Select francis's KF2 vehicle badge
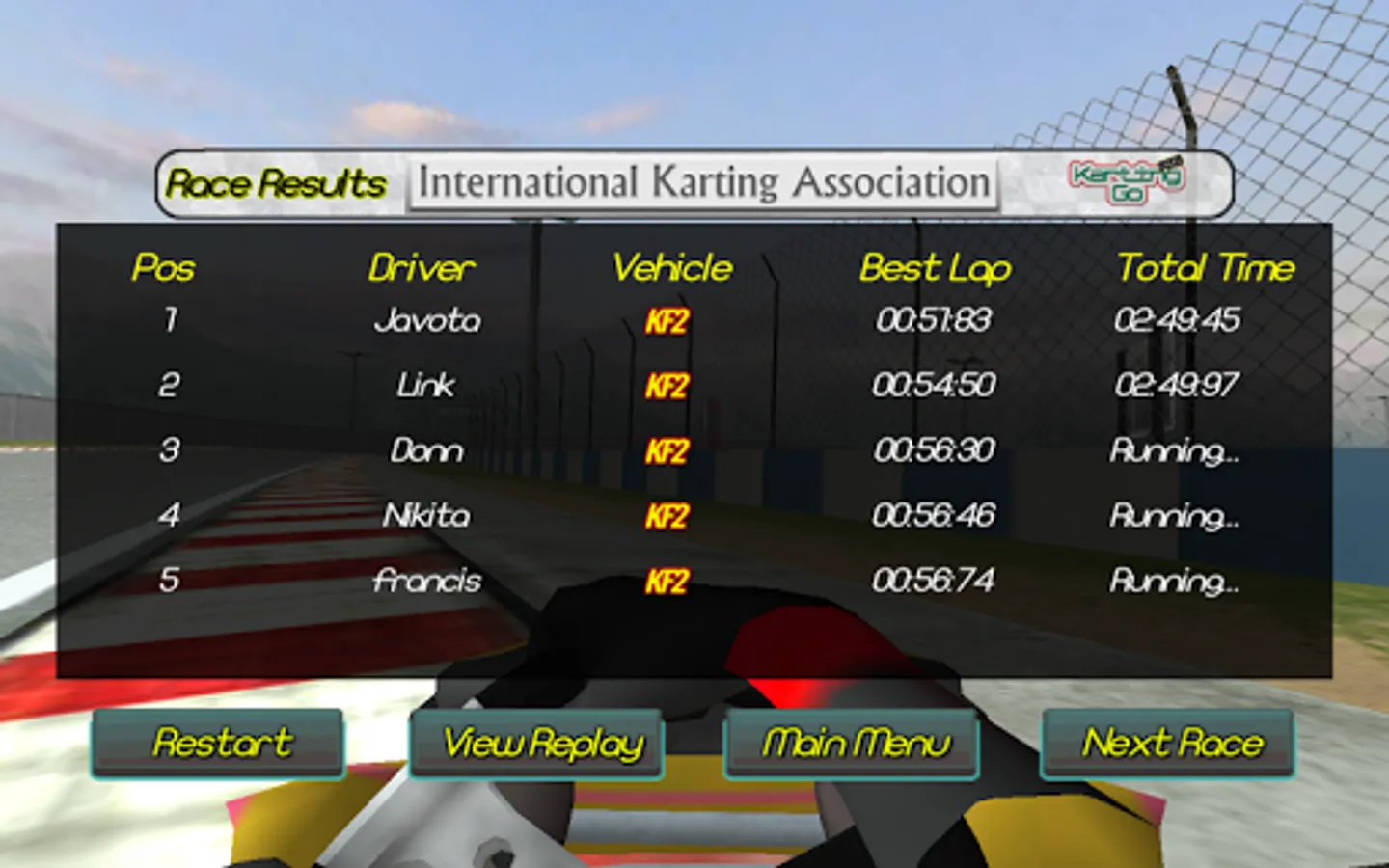Viewport: 1389px width, 868px height. pyautogui.click(x=669, y=582)
